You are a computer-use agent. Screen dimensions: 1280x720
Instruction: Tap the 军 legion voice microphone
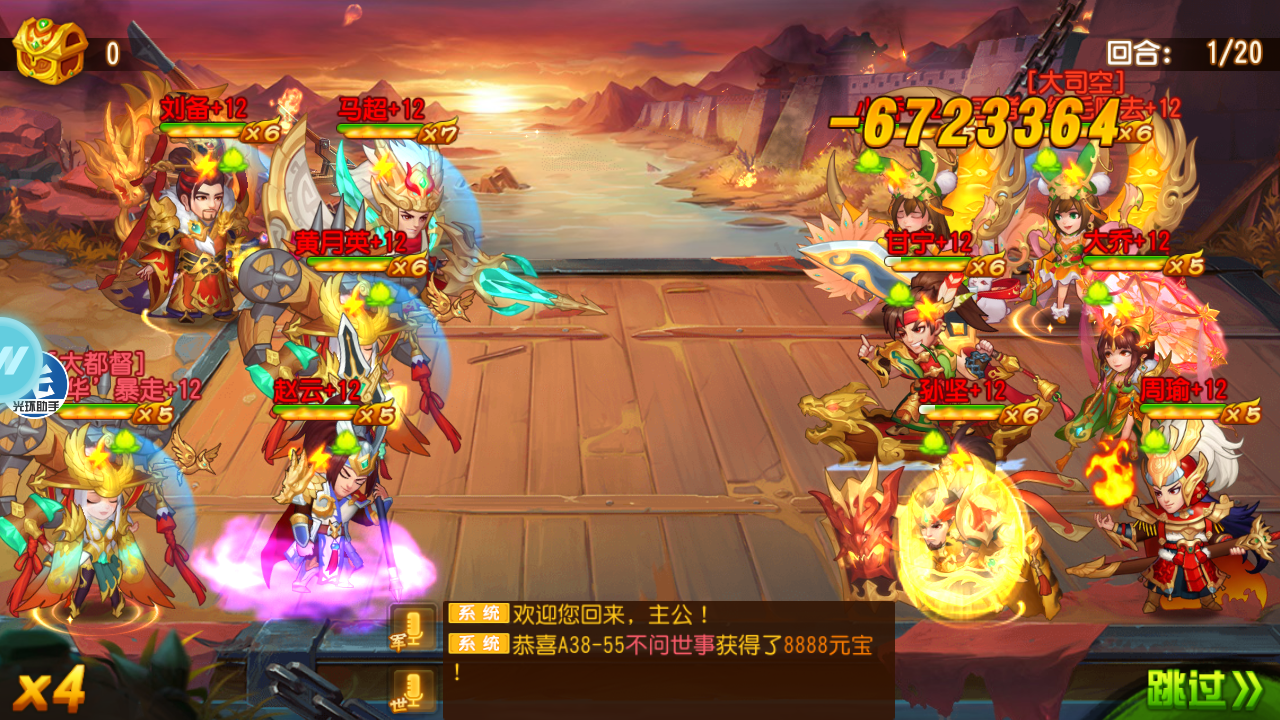pos(413,626)
